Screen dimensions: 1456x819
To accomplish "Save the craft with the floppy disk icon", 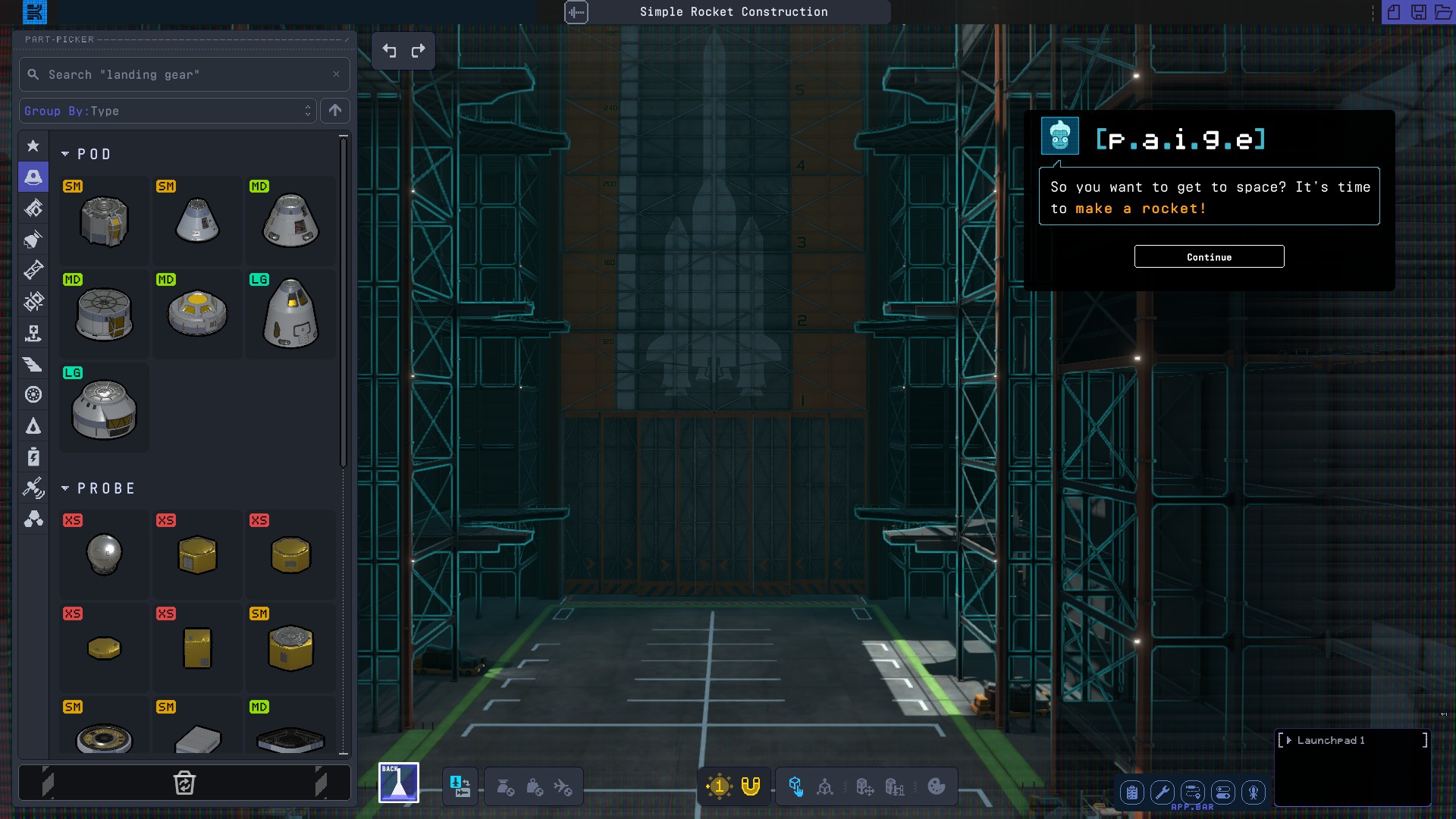I will pyautogui.click(x=1418, y=12).
